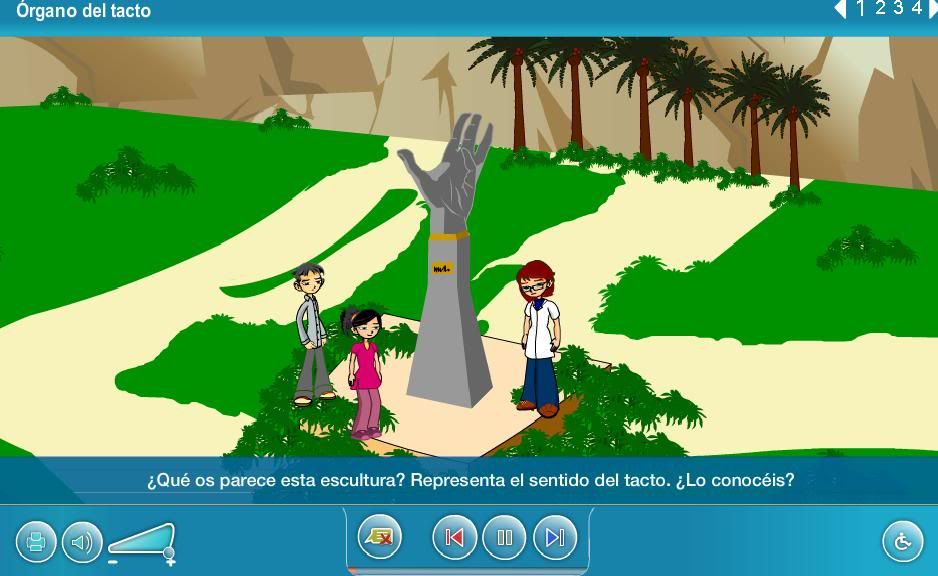This screenshot has height=576, width=938.
Task: Jump to page 2
Action: (x=880, y=9)
